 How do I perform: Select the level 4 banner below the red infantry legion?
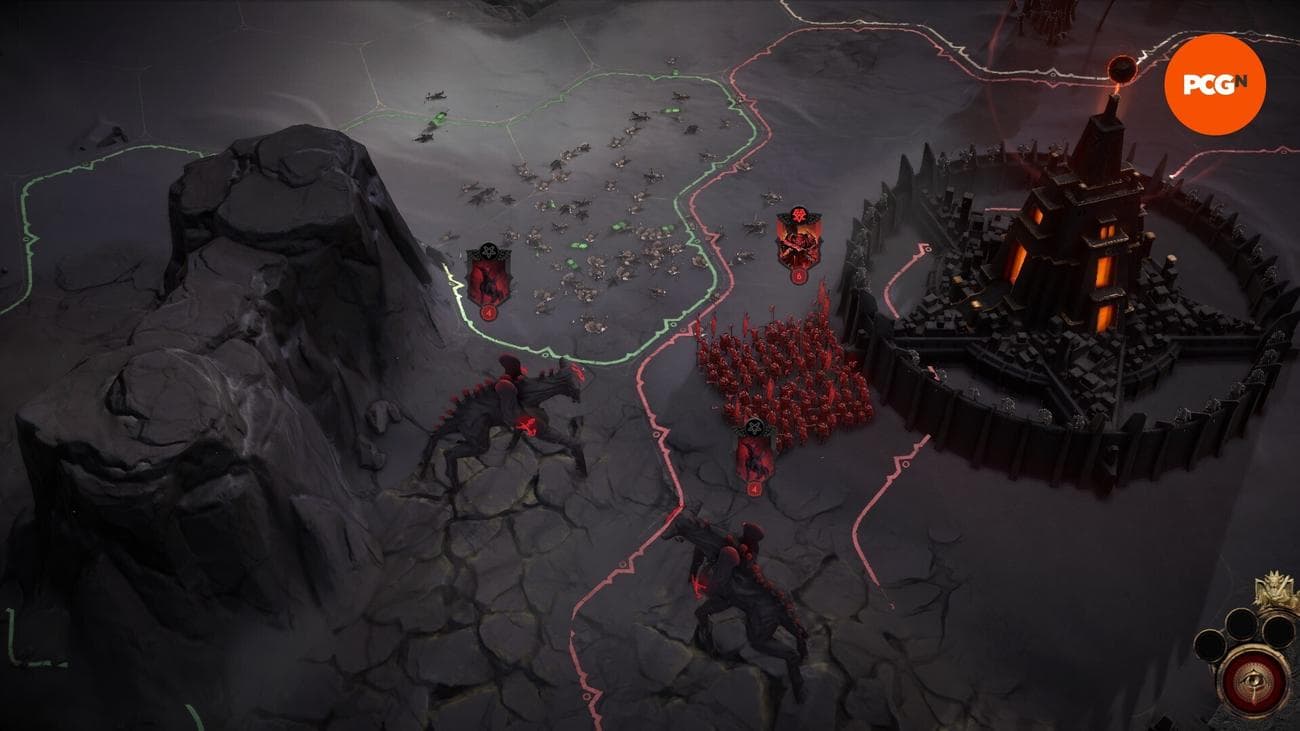pyautogui.click(x=754, y=457)
